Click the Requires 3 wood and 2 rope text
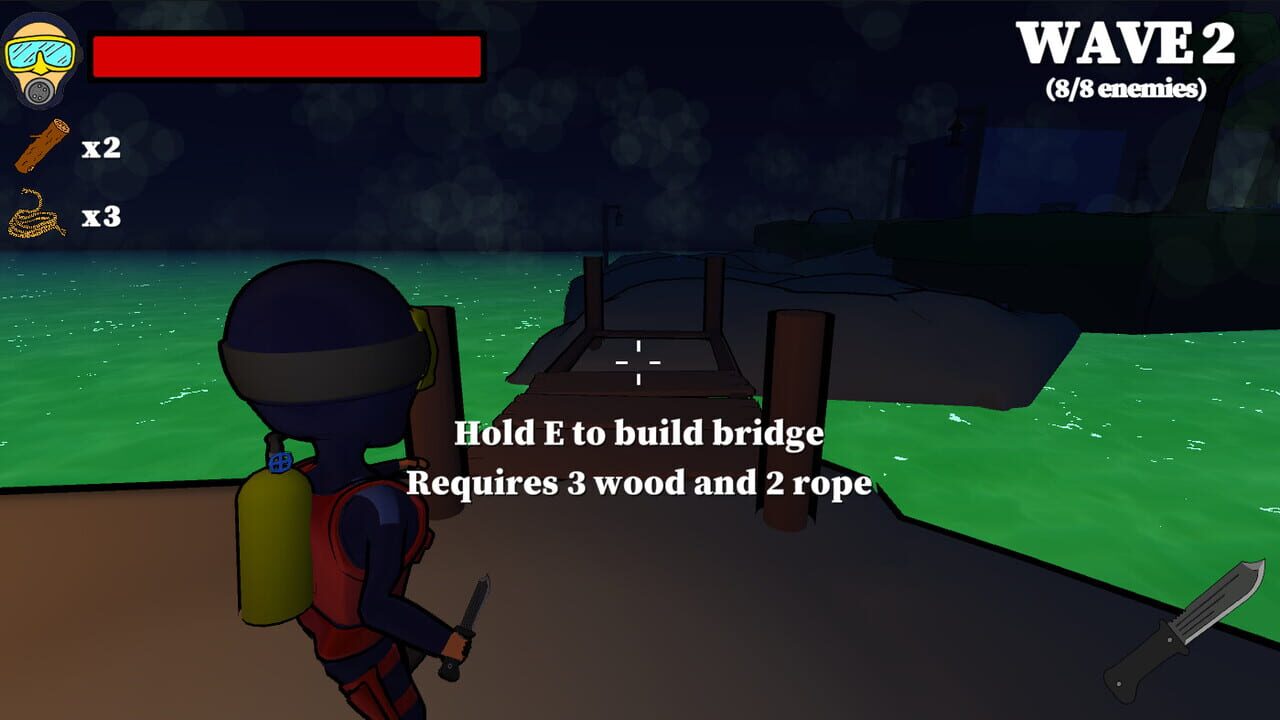The width and height of the screenshot is (1280, 720). coord(638,483)
